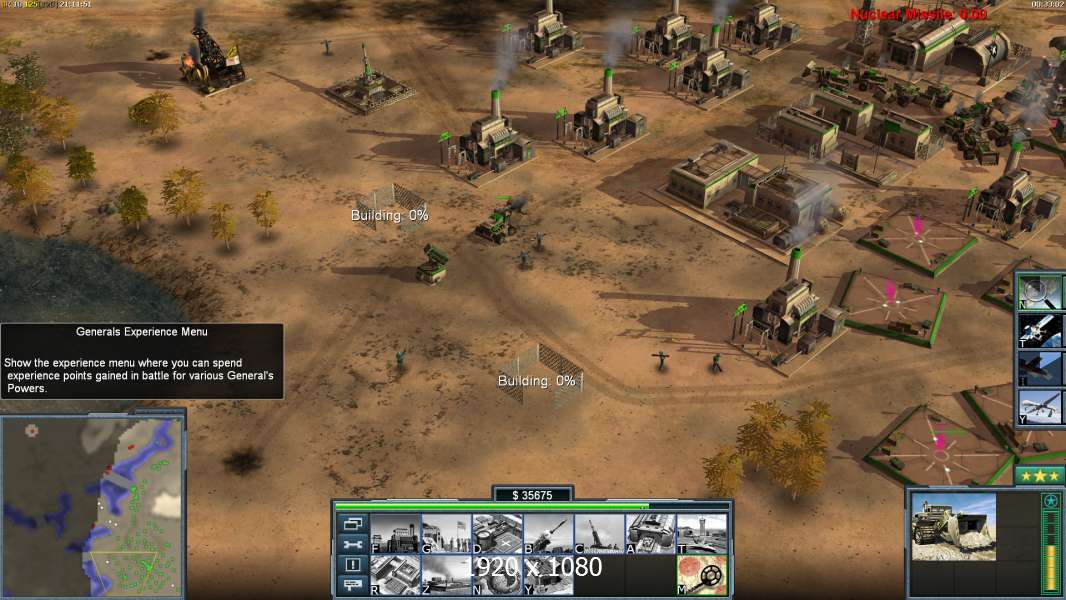The width and height of the screenshot is (1066, 600).
Task: Select the build icon marked N in the command bar
Action: (497, 575)
